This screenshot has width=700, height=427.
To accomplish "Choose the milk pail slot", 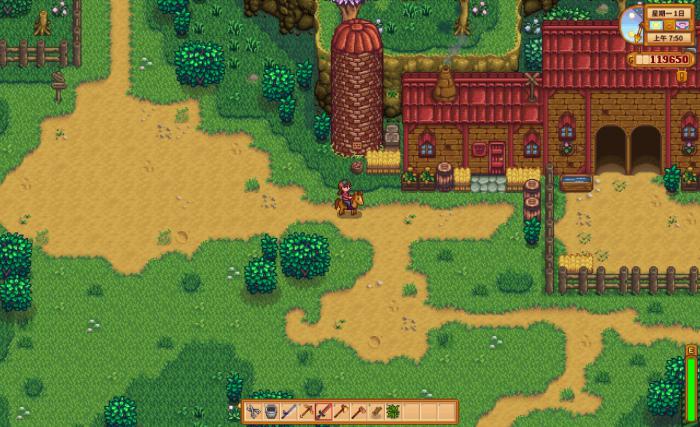I will (x=271, y=412).
